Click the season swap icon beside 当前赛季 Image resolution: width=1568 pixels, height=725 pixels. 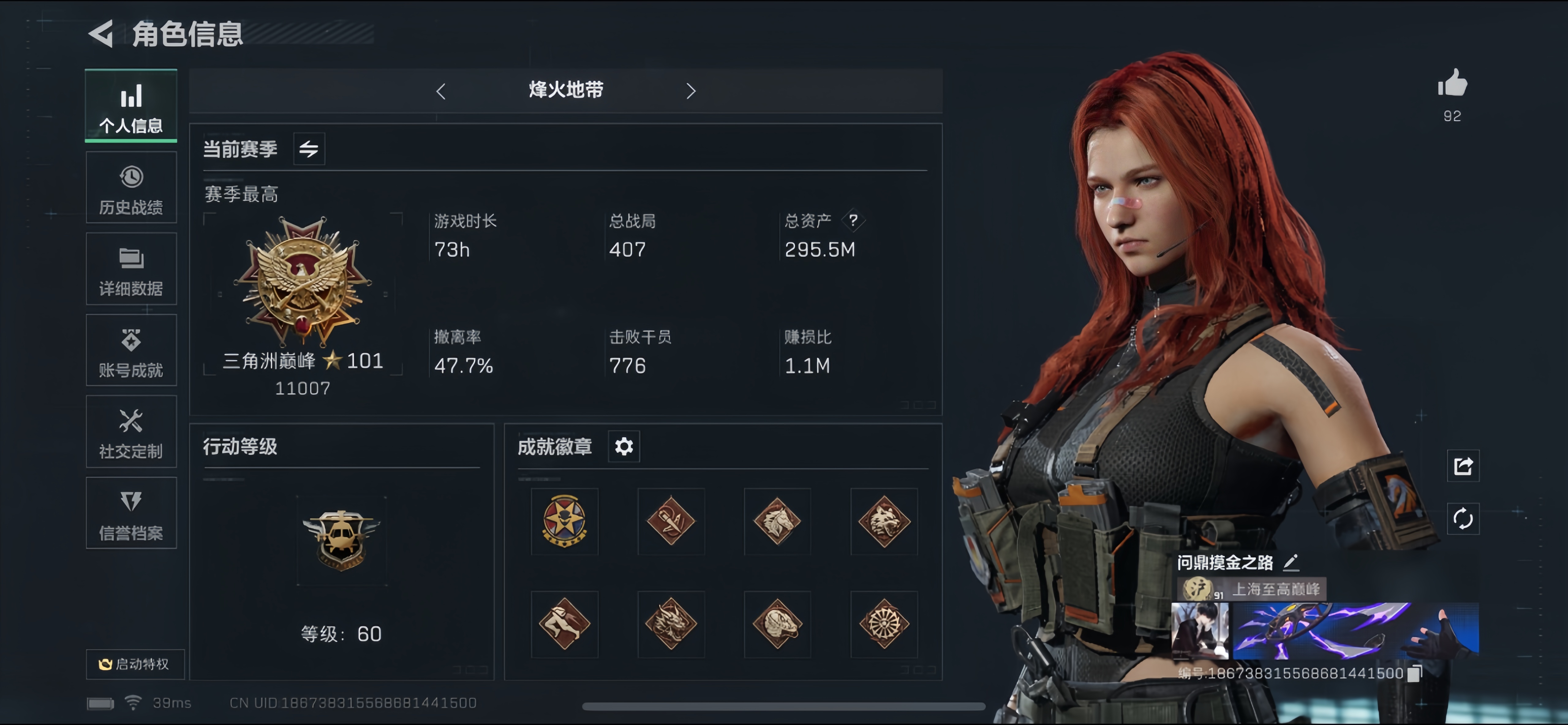(309, 148)
